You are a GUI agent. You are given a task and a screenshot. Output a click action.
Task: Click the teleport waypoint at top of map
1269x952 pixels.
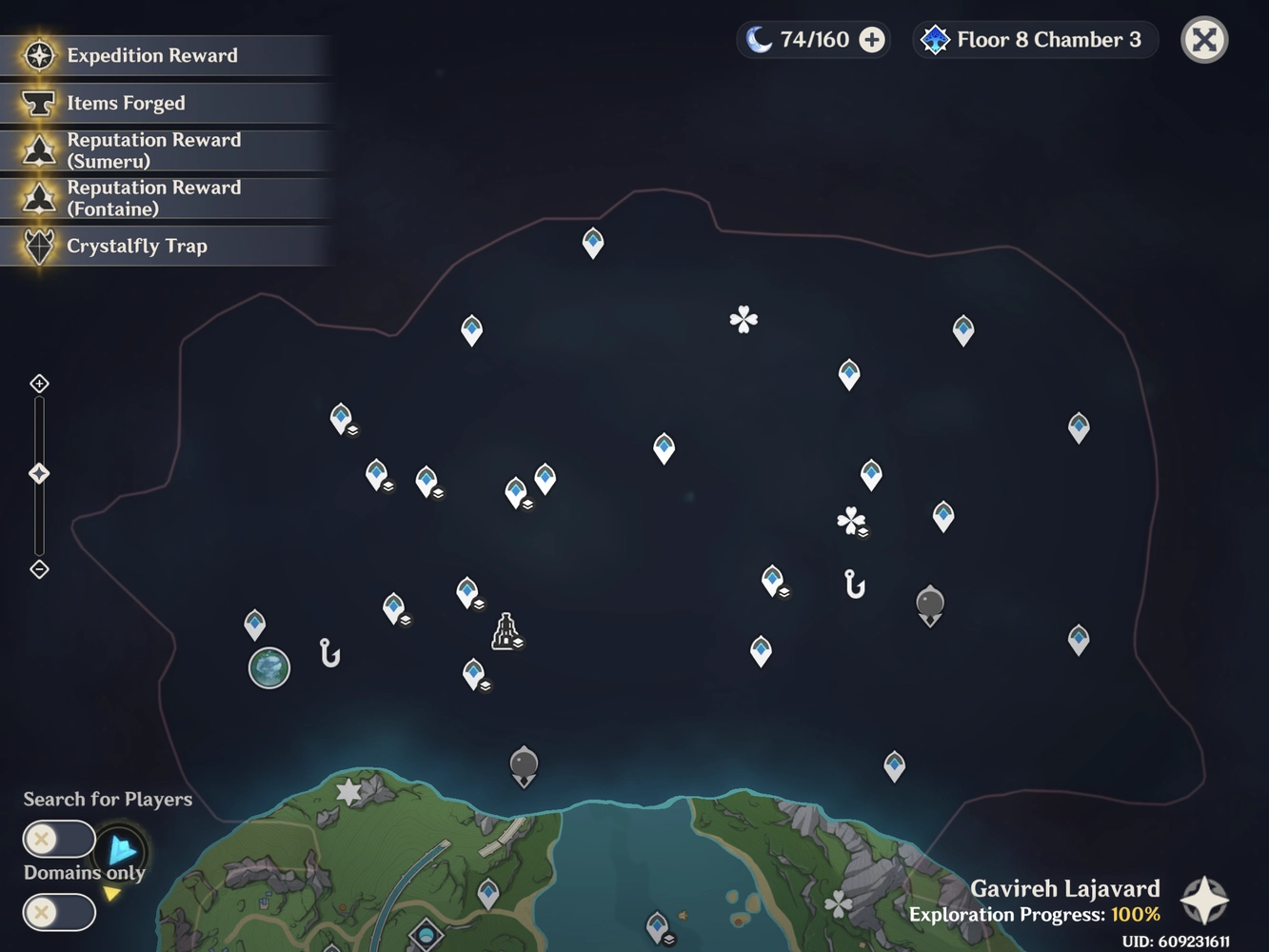tap(591, 242)
